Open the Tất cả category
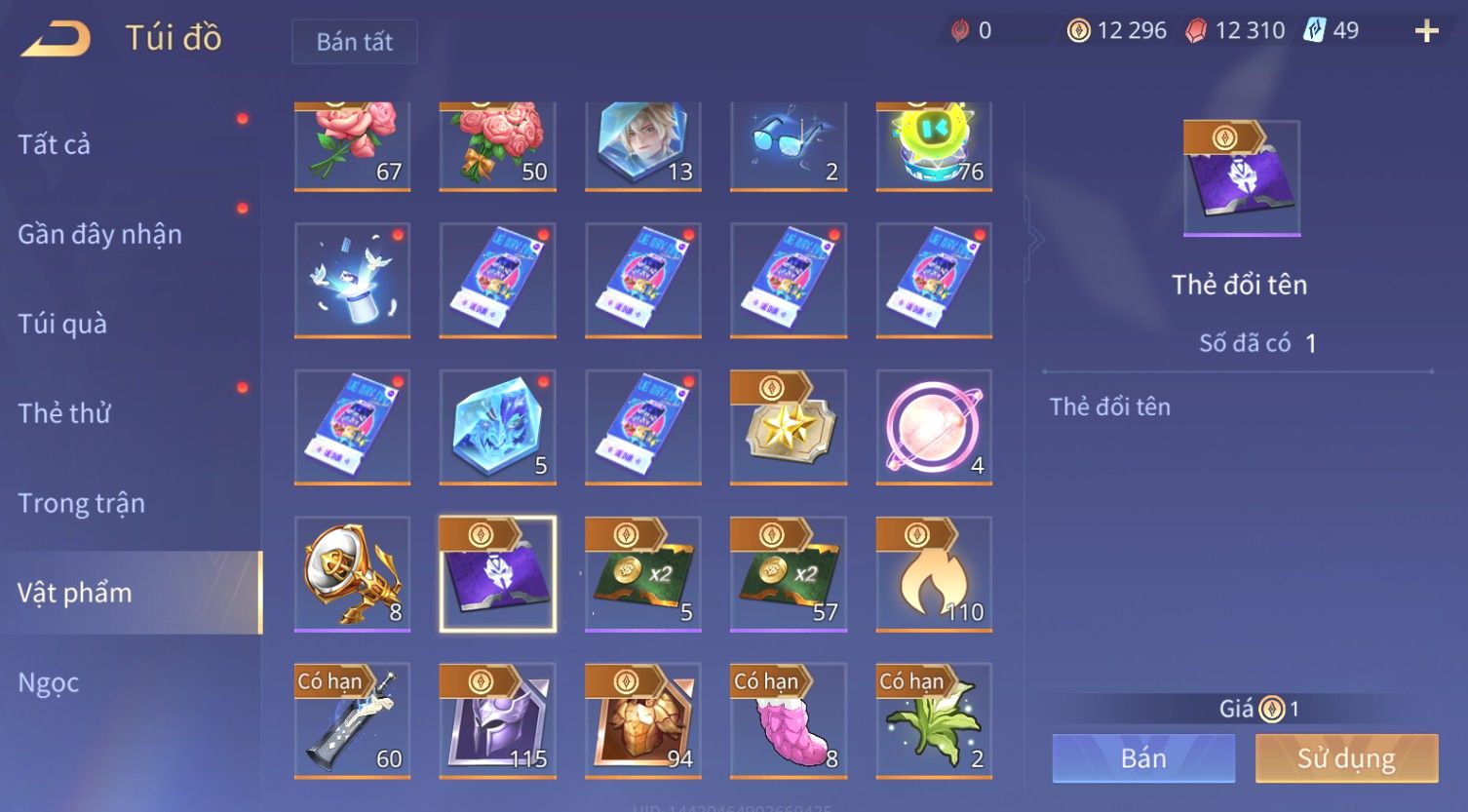The image size is (1468, 812). click(55, 144)
